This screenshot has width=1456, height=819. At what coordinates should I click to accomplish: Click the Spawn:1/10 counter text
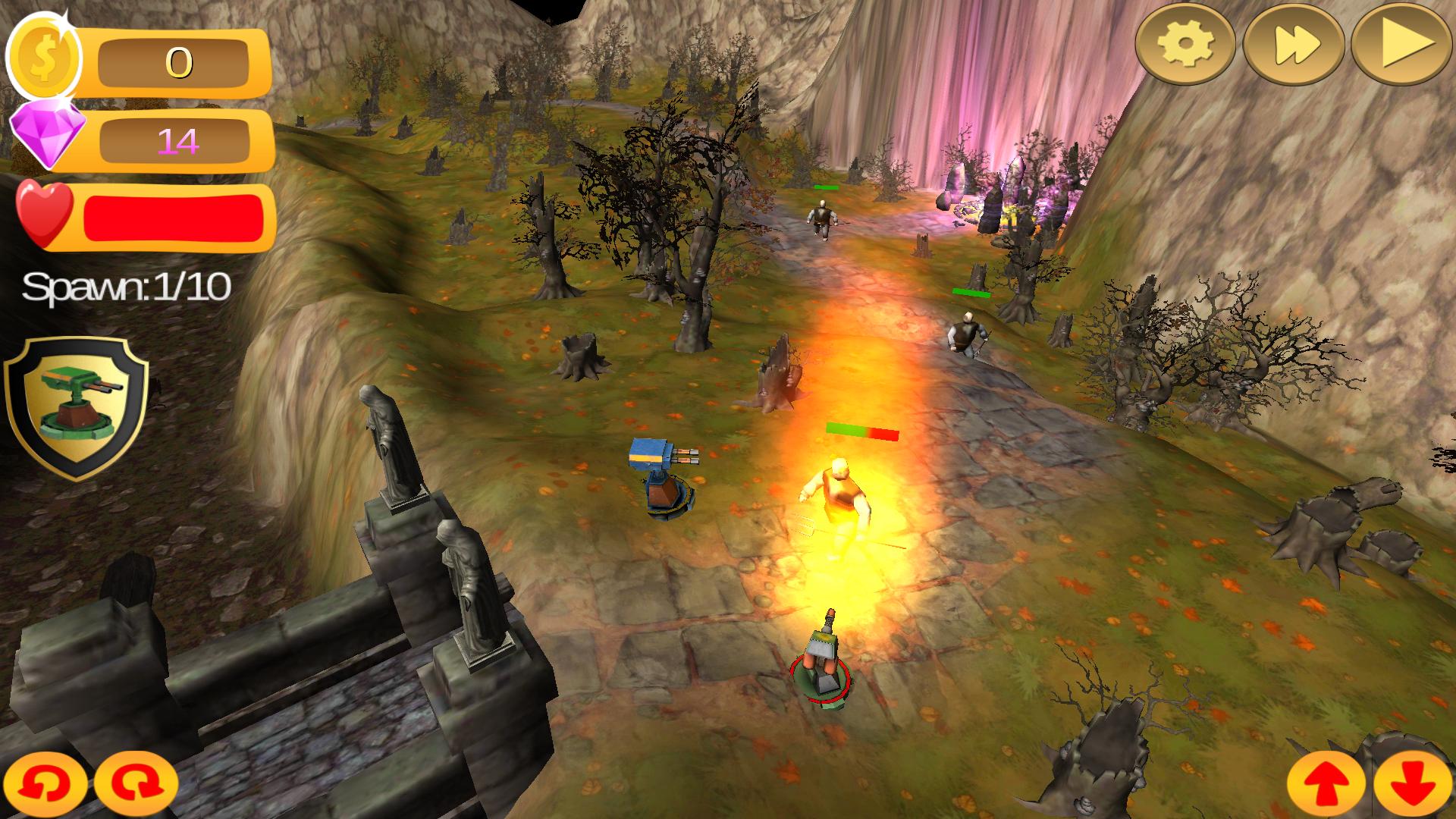[x=125, y=287]
